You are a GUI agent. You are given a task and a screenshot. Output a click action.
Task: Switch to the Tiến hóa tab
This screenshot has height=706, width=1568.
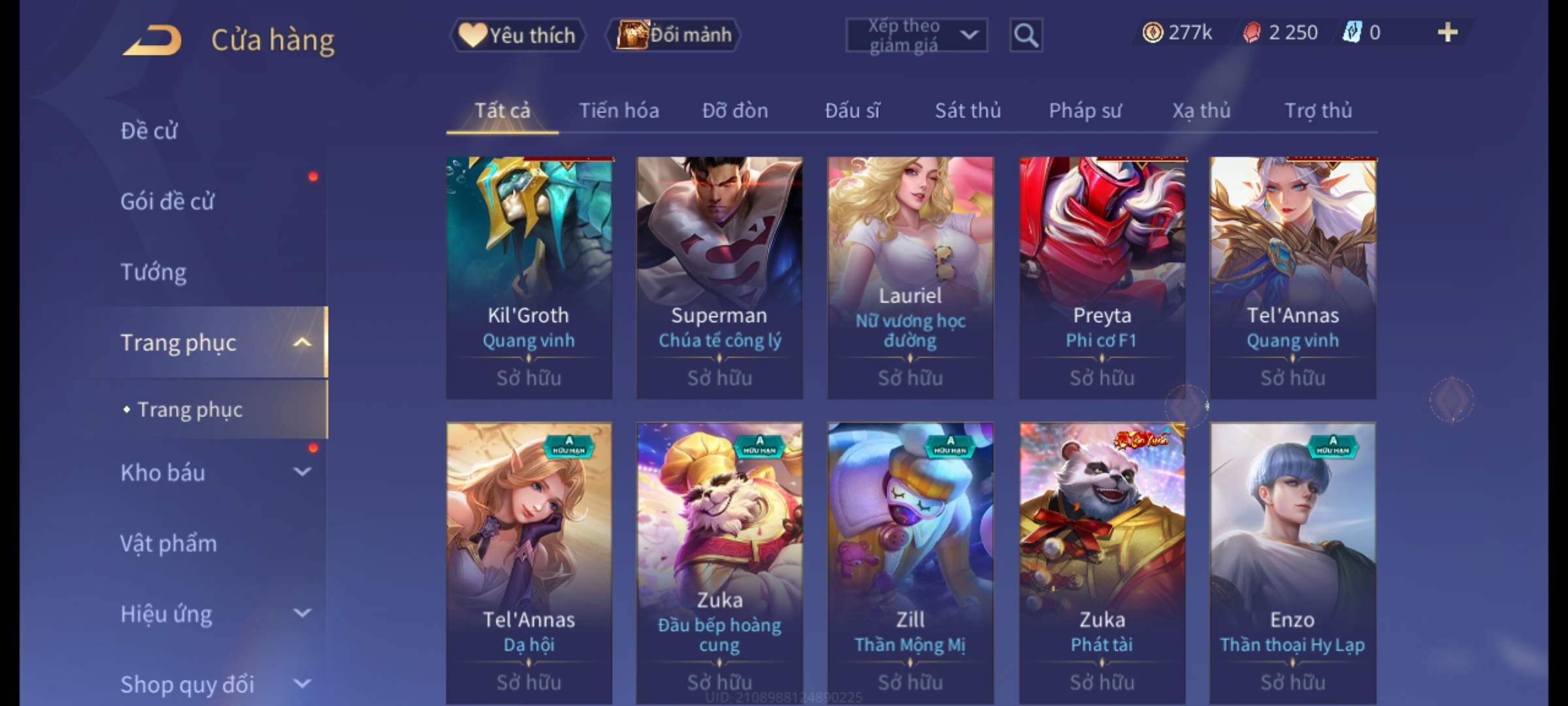point(619,110)
